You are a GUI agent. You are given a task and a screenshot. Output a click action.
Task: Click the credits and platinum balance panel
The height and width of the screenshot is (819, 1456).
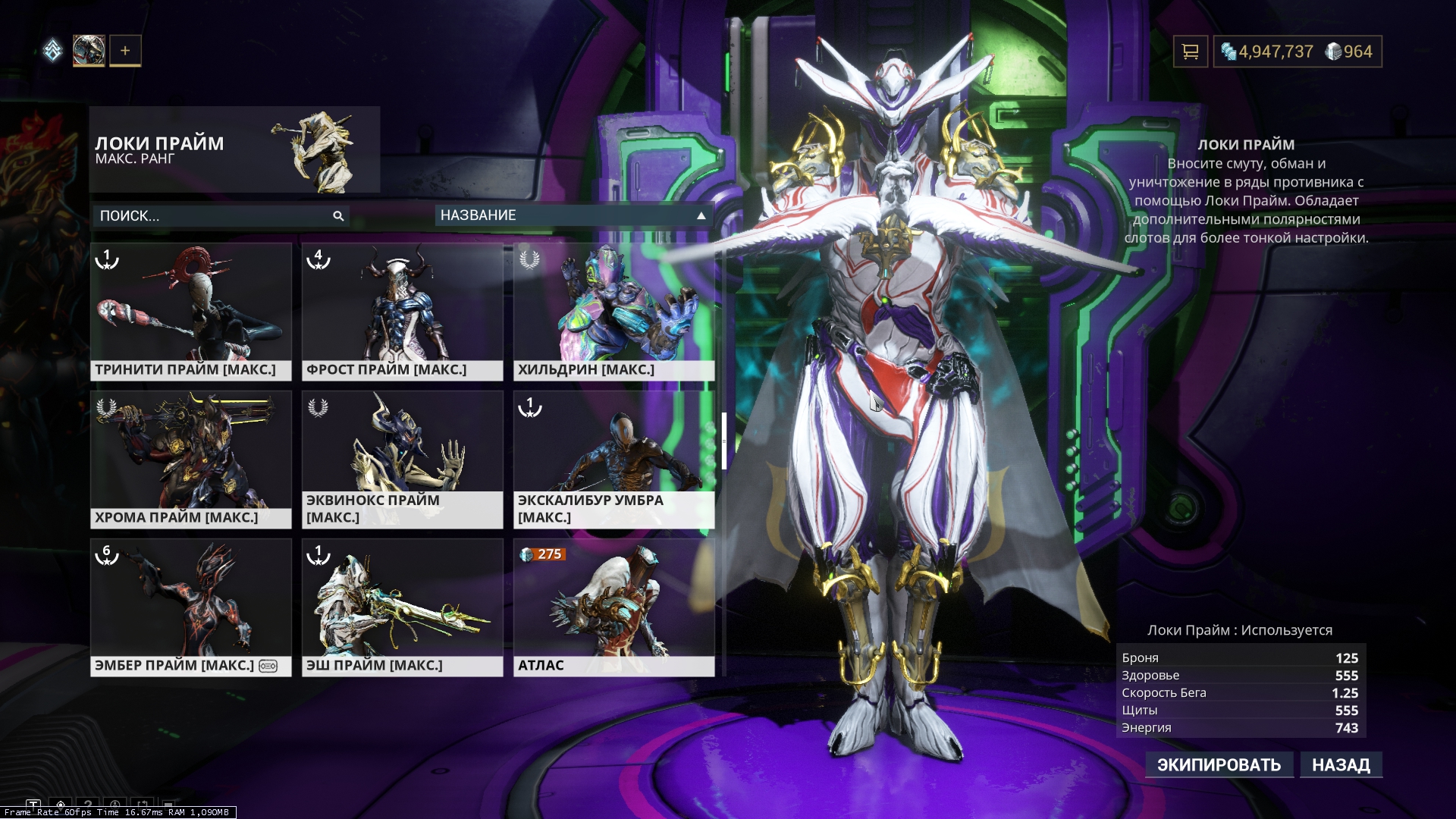[1297, 52]
